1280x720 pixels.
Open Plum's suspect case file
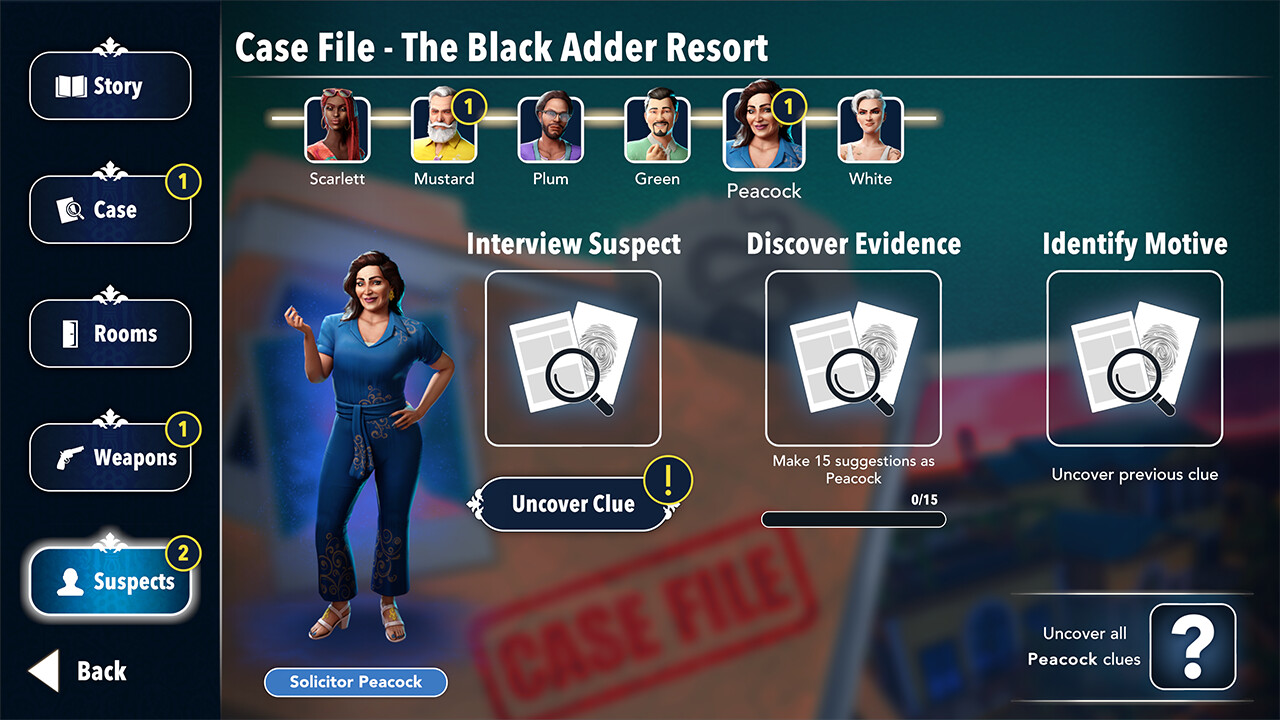tap(549, 130)
